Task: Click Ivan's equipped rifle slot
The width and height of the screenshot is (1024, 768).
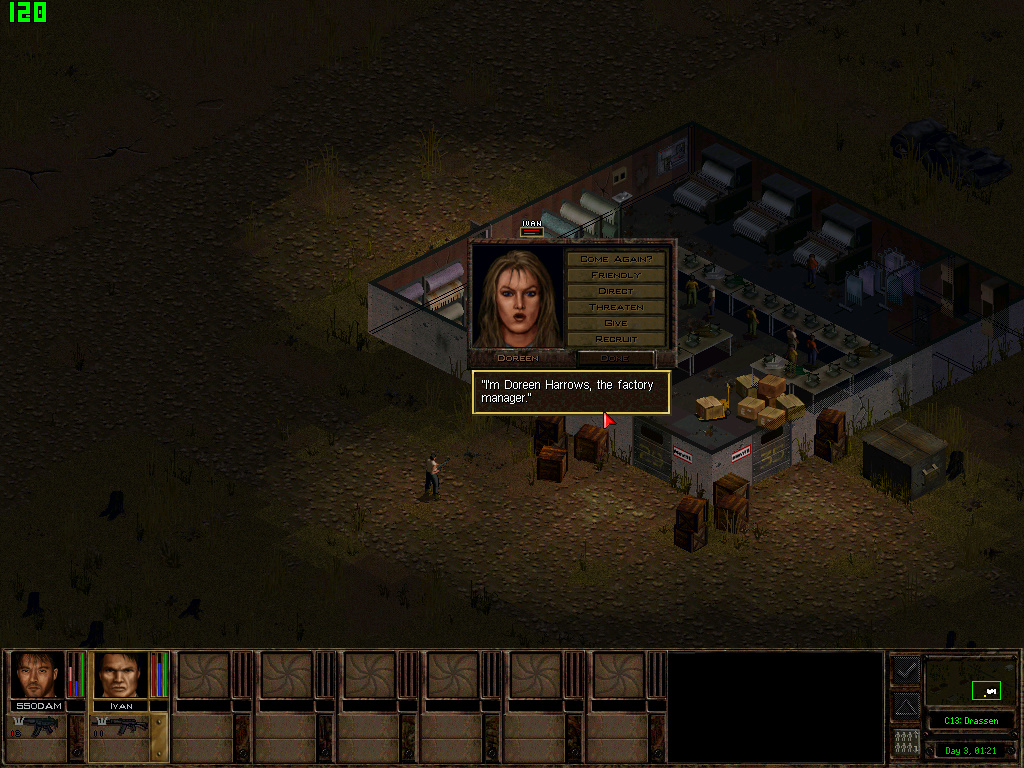Action: [x=120, y=727]
